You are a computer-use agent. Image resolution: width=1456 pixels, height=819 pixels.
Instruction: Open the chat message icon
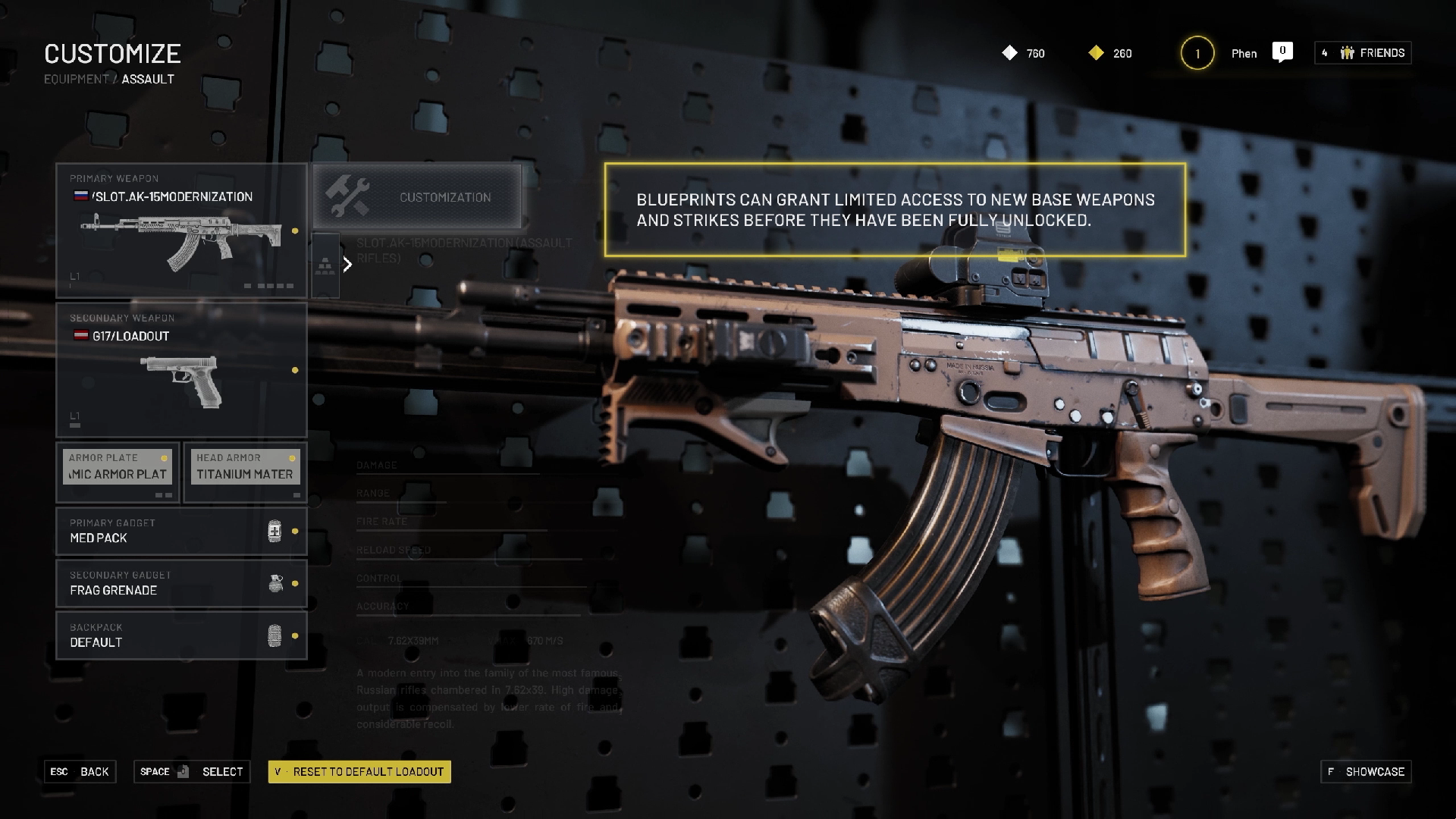coord(1282,52)
